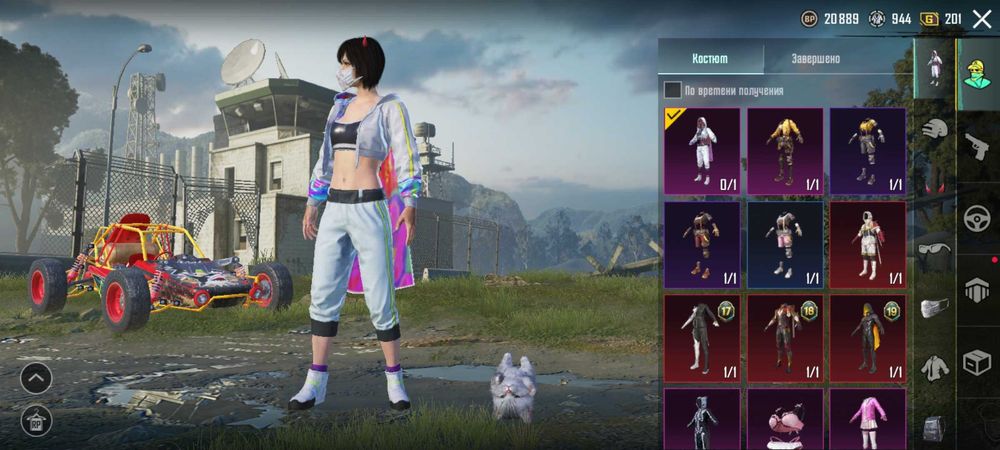Open the face mask category

(x=934, y=309)
